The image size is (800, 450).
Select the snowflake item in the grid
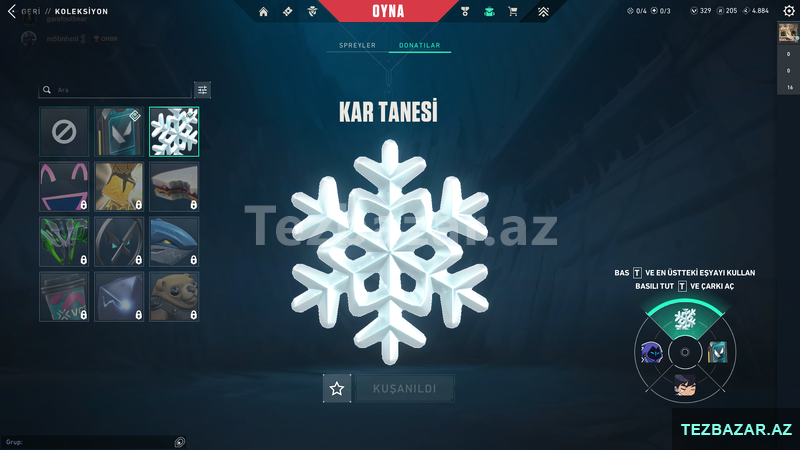(x=174, y=132)
